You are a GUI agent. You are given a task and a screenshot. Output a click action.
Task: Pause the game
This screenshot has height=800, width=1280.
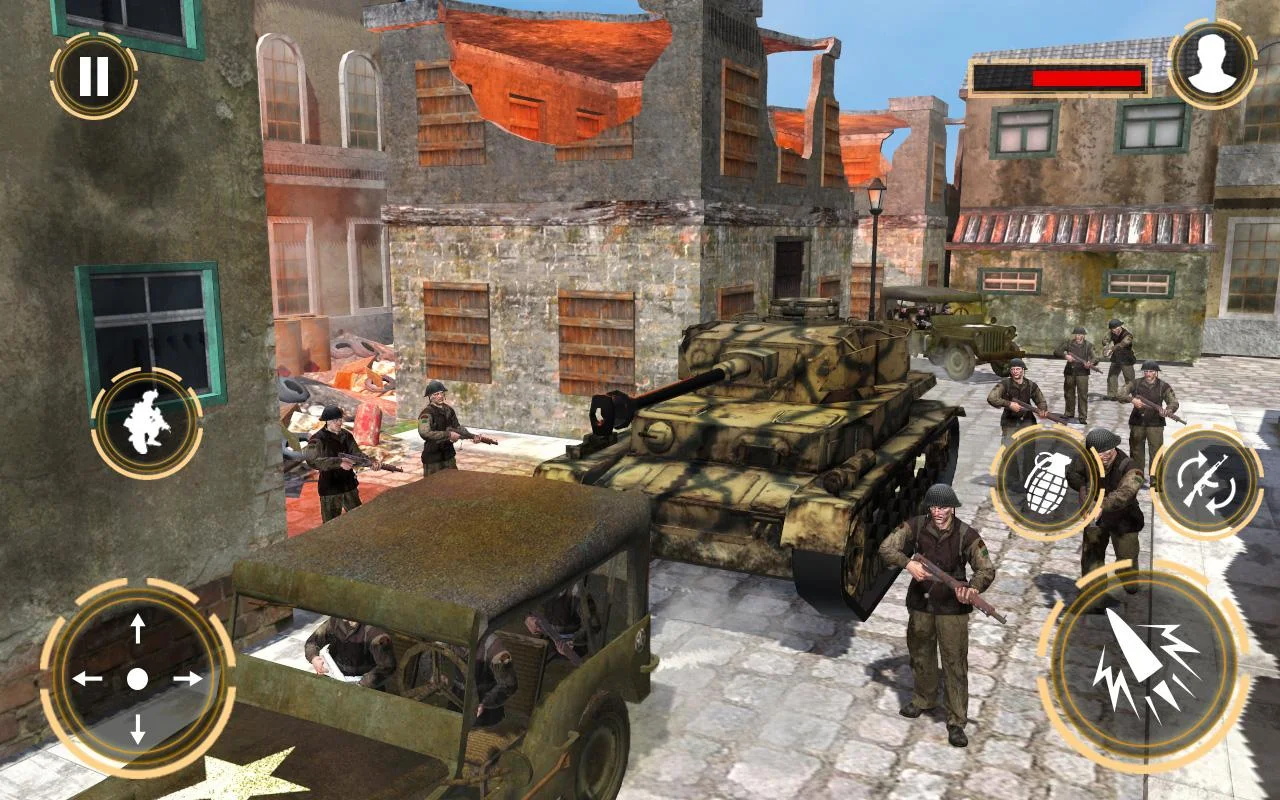(x=94, y=76)
